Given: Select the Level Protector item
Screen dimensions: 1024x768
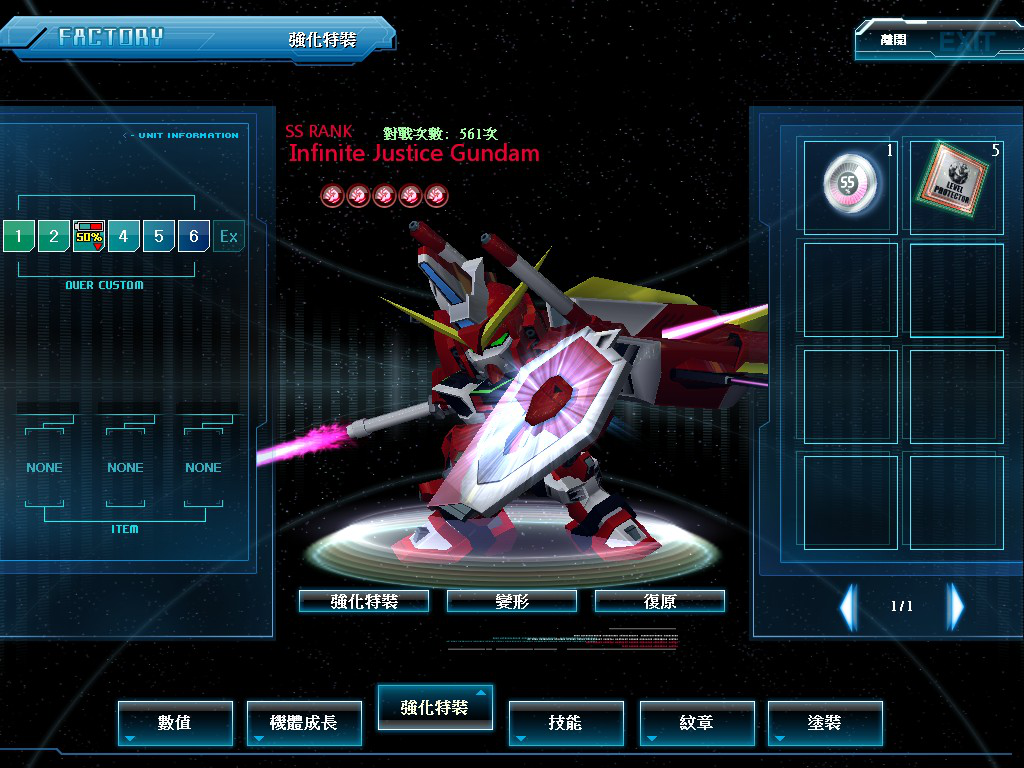Looking at the screenshot, I should 955,187.
